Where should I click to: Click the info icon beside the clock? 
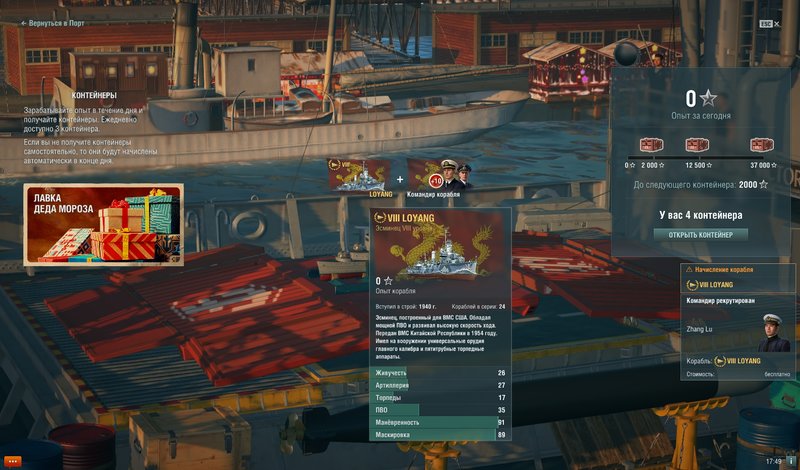pos(791,461)
